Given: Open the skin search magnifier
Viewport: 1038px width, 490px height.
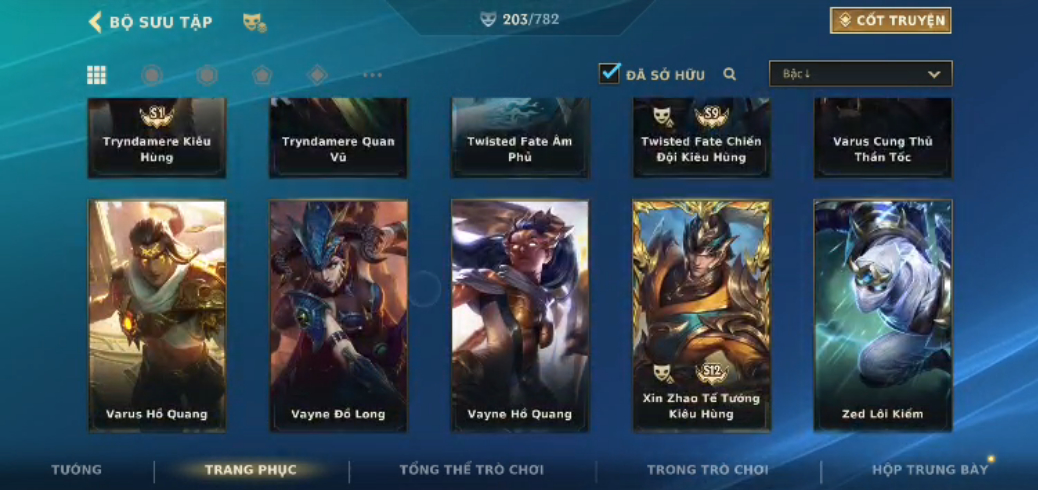Looking at the screenshot, I should 730,74.
